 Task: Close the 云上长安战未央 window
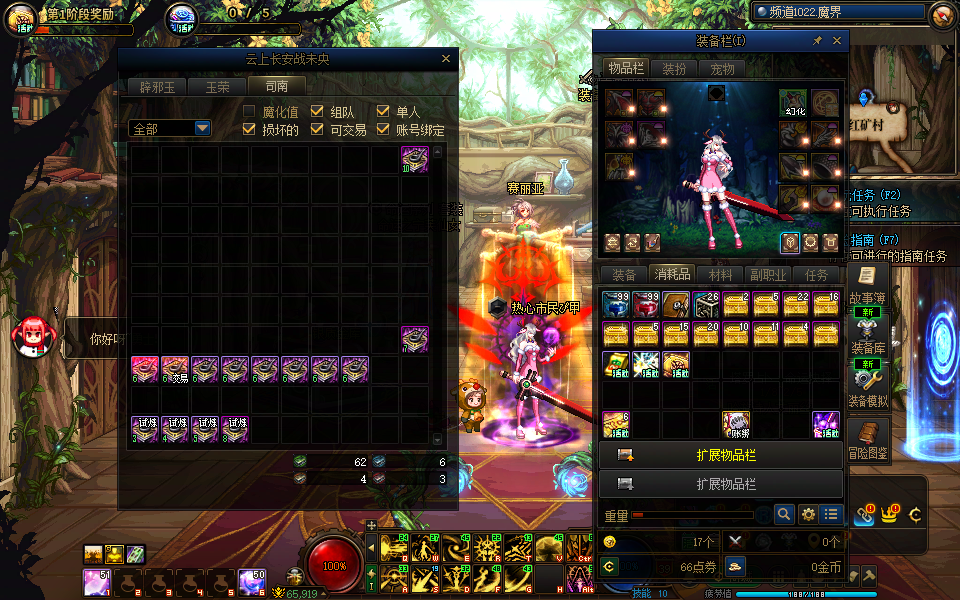pos(446,59)
